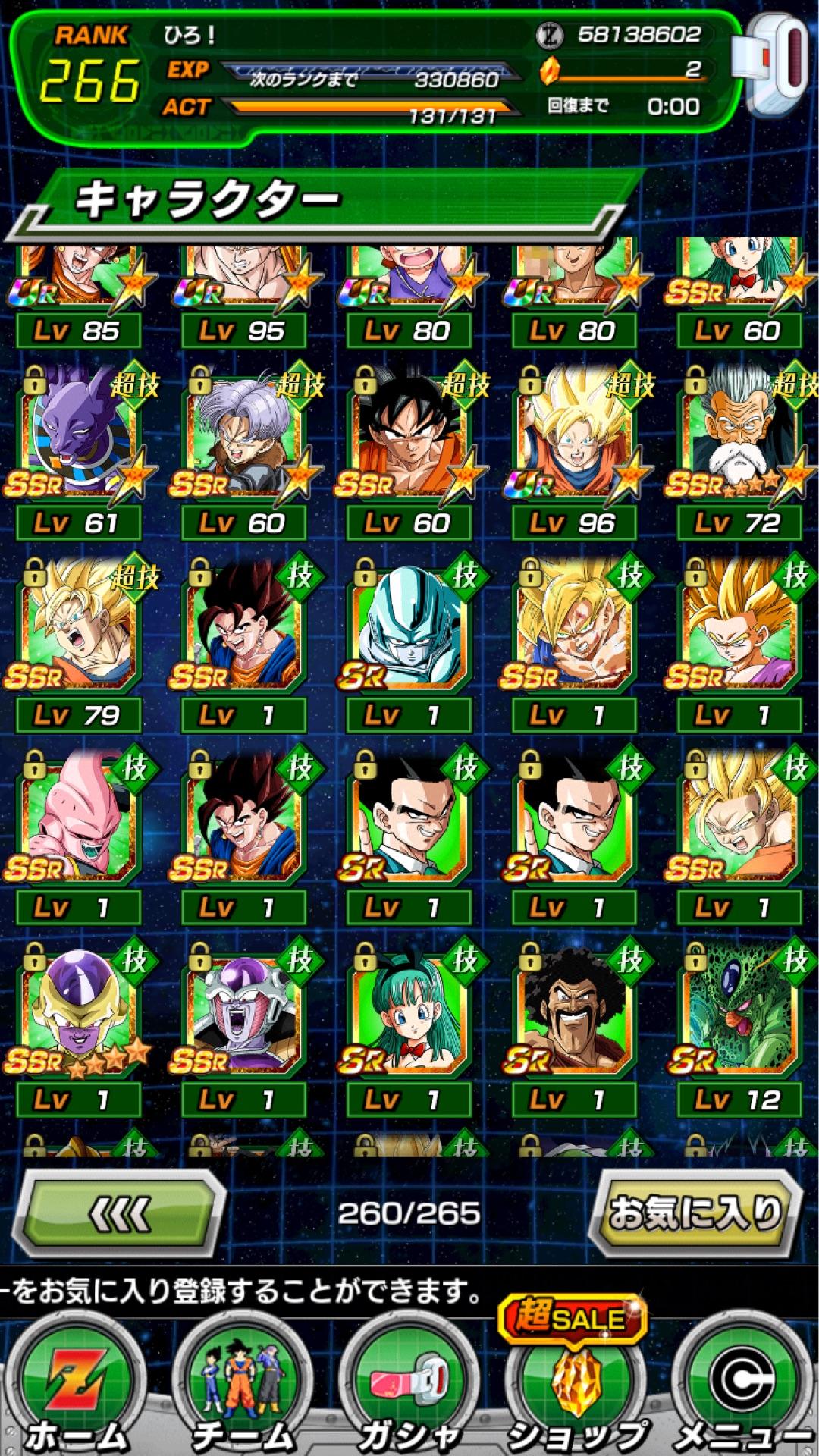
Task: Go to the チーム team menu
Action: pos(243,1388)
